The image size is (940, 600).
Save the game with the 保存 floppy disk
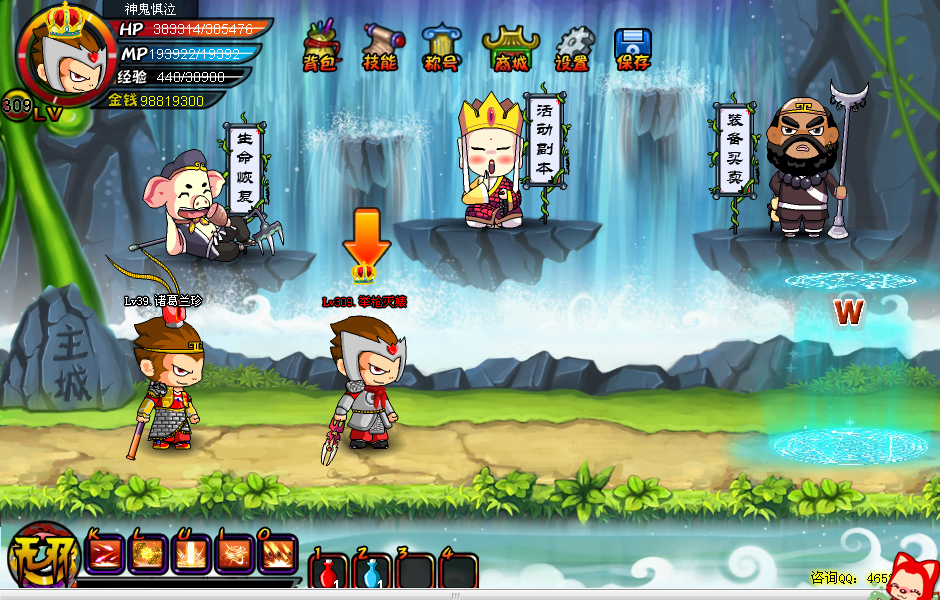pyautogui.click(x=633, y=46)
